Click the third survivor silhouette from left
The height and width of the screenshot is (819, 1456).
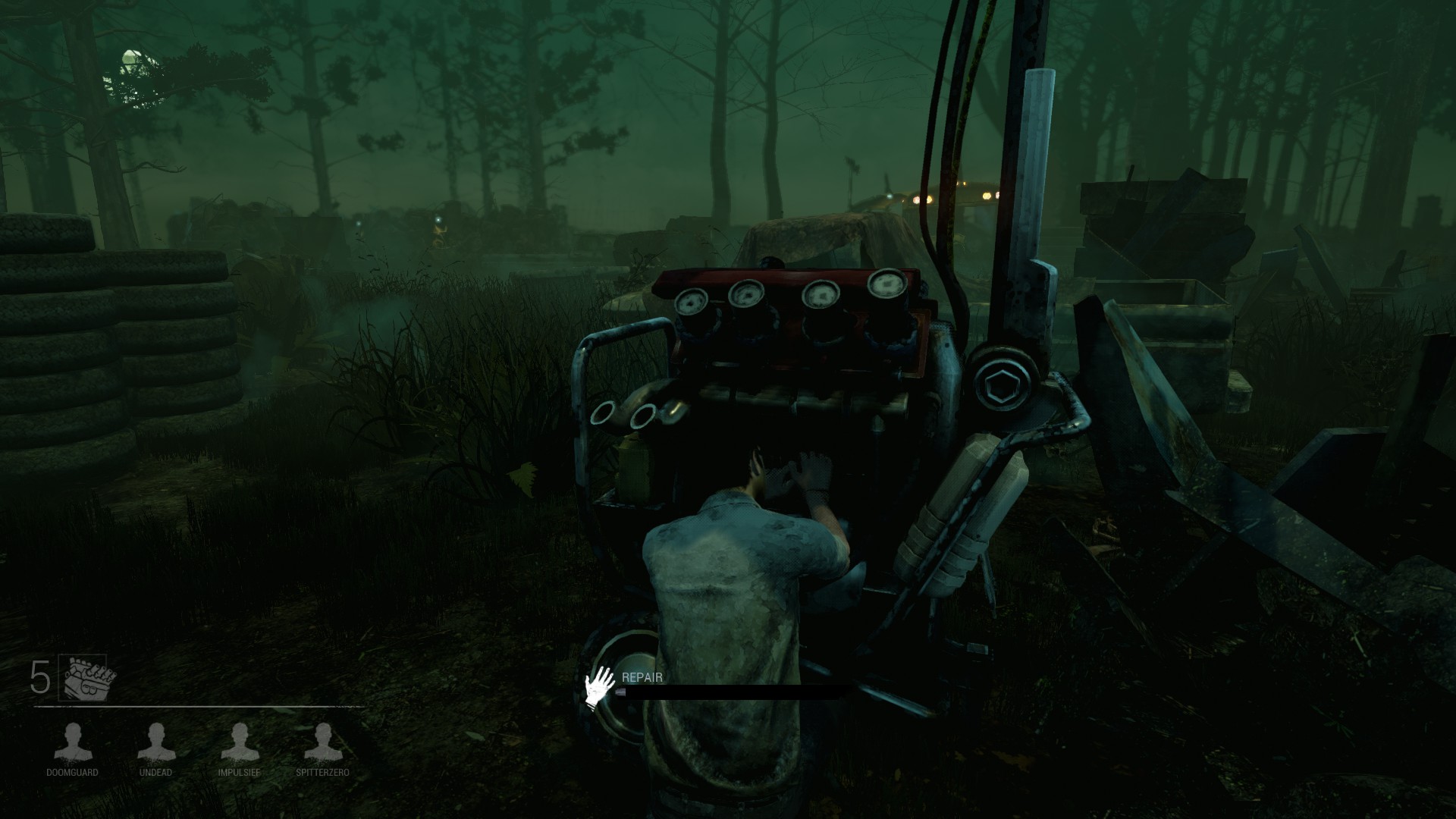click(238, 739)
